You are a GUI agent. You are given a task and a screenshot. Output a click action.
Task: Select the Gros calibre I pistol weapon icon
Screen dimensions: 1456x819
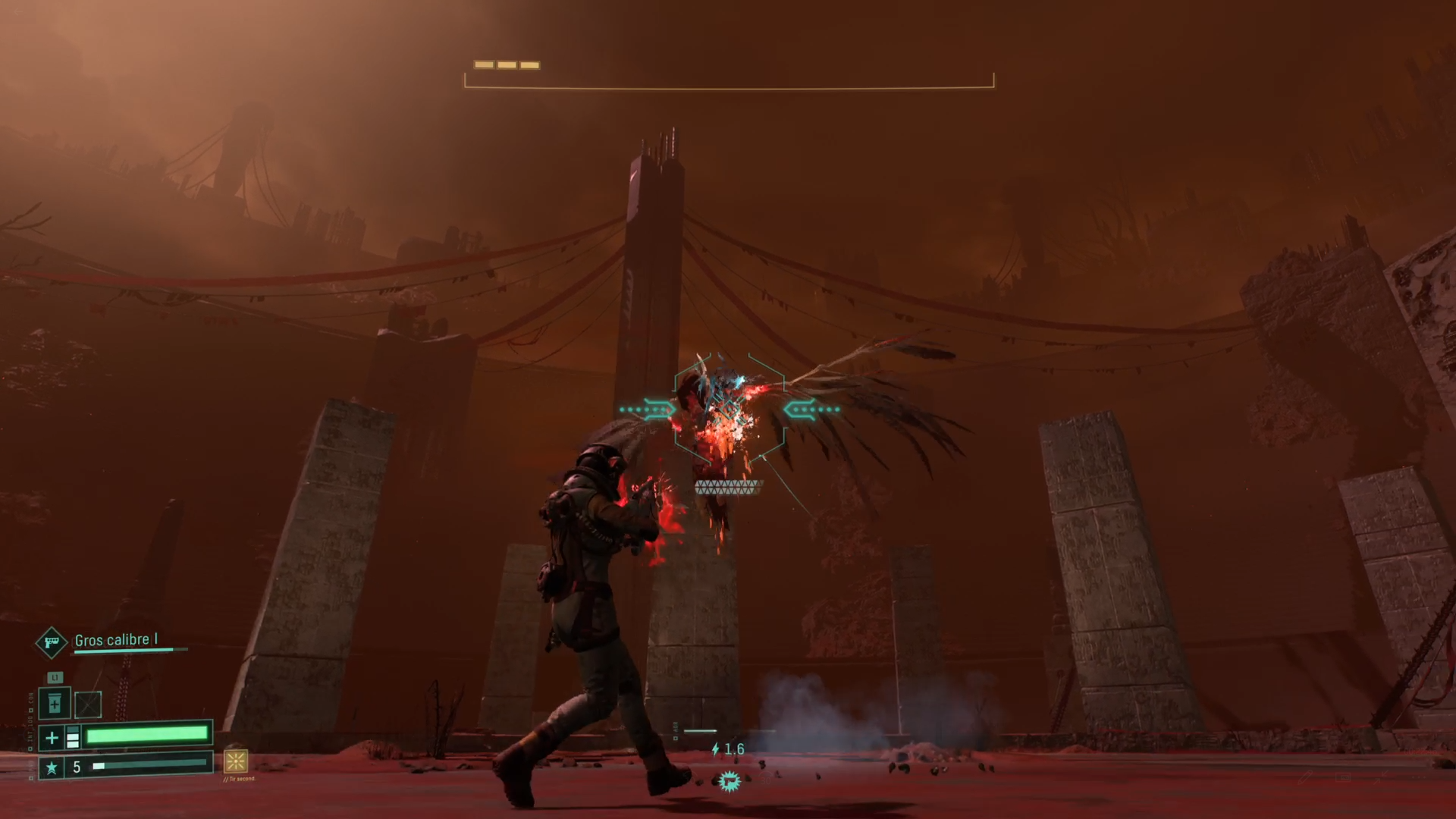(x=52, y=641)
